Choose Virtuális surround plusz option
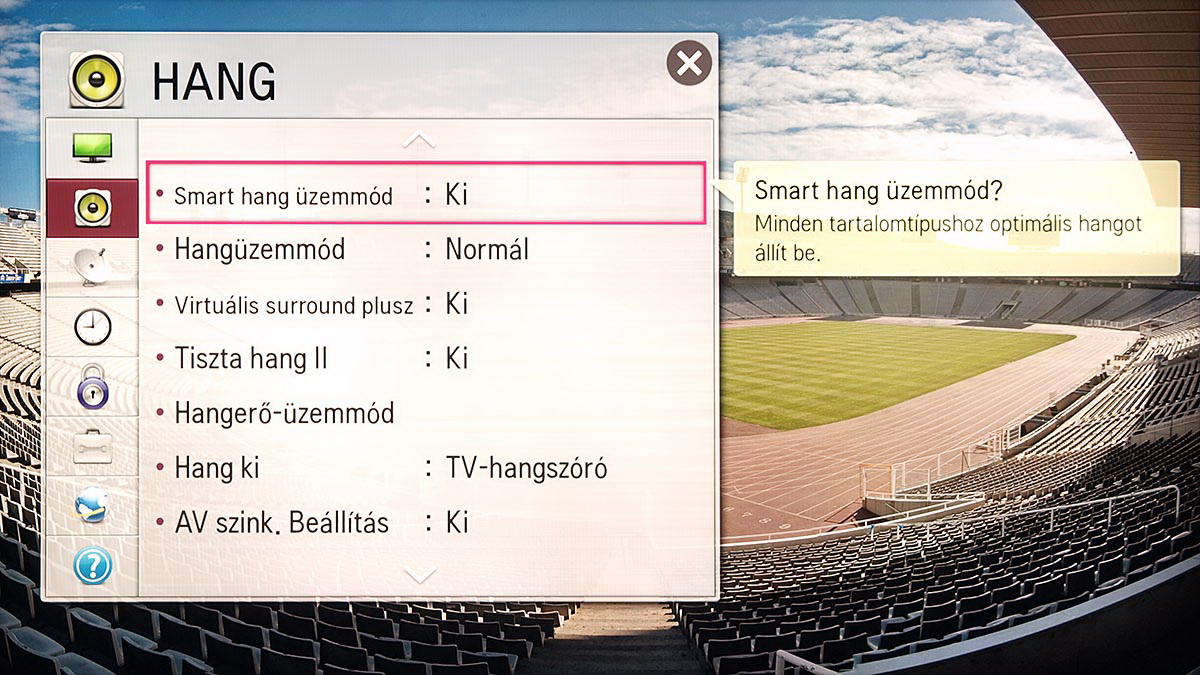Screen dimensions: 1200x675 coord(427,304)
